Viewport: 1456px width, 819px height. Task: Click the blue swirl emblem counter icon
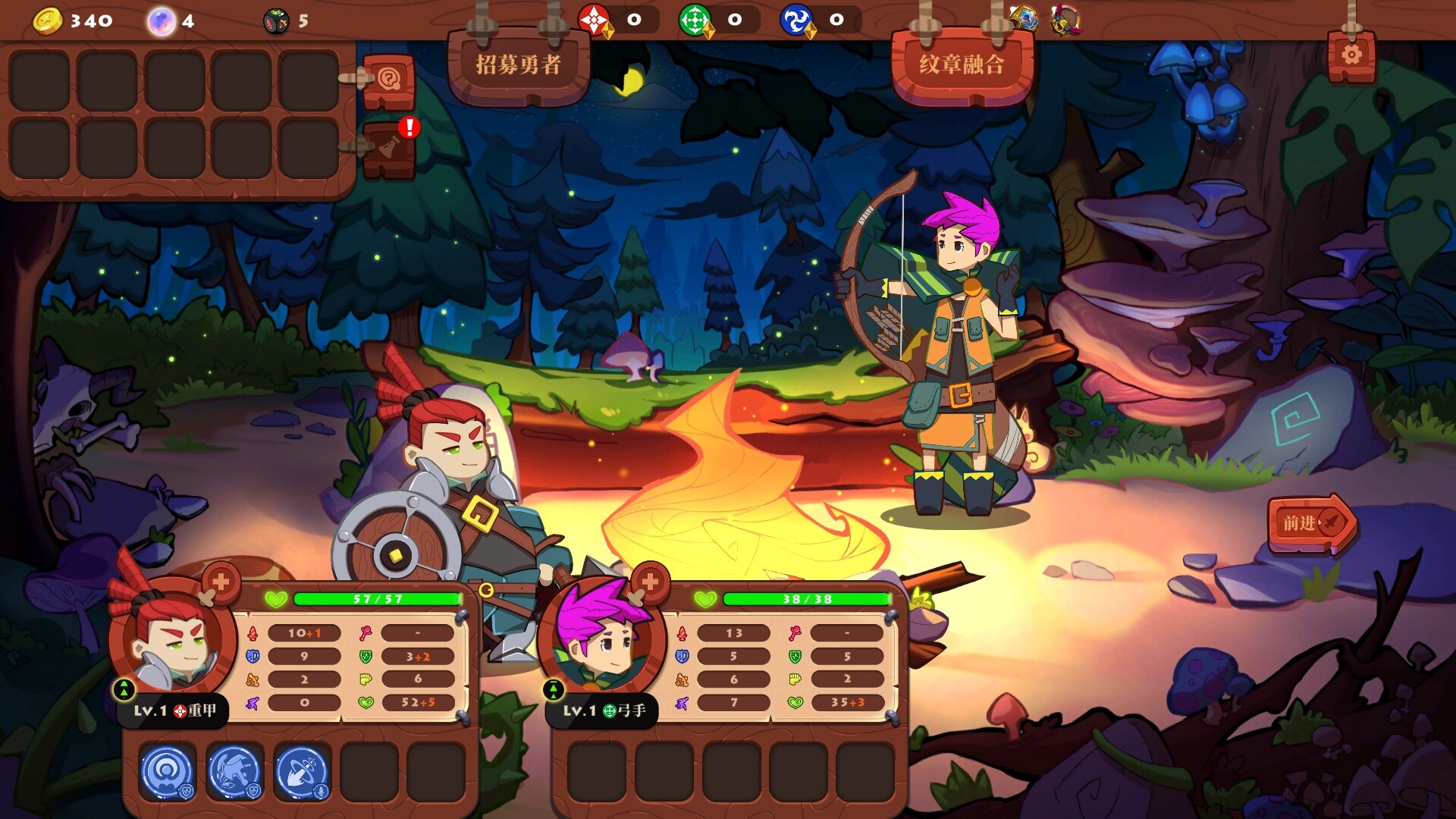(x=796, y=20)
